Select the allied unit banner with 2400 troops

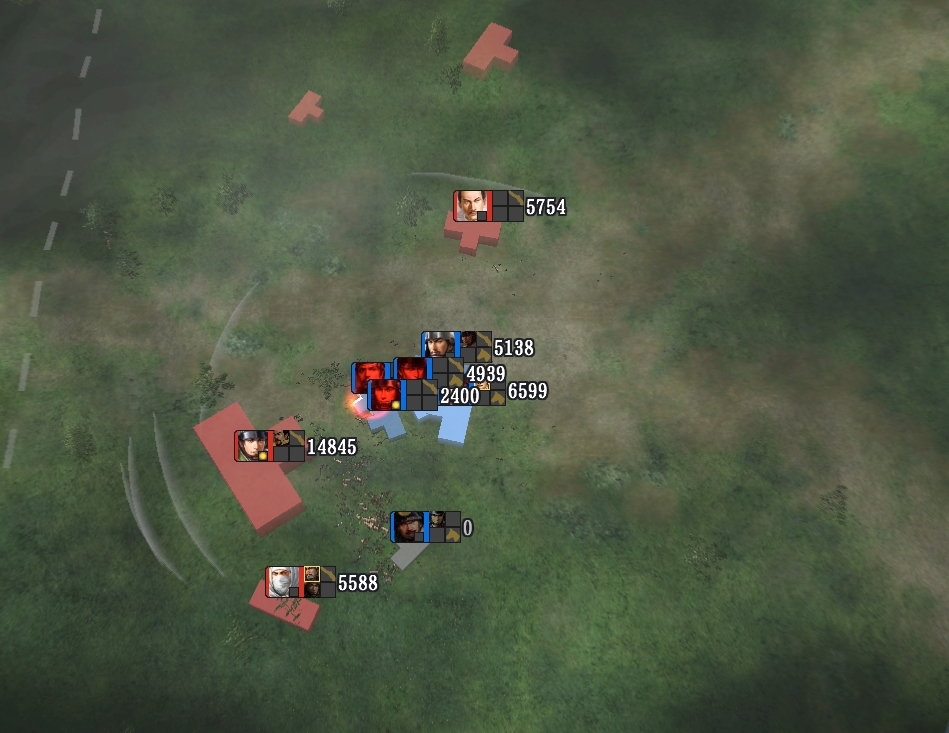(x=402, y=395)
